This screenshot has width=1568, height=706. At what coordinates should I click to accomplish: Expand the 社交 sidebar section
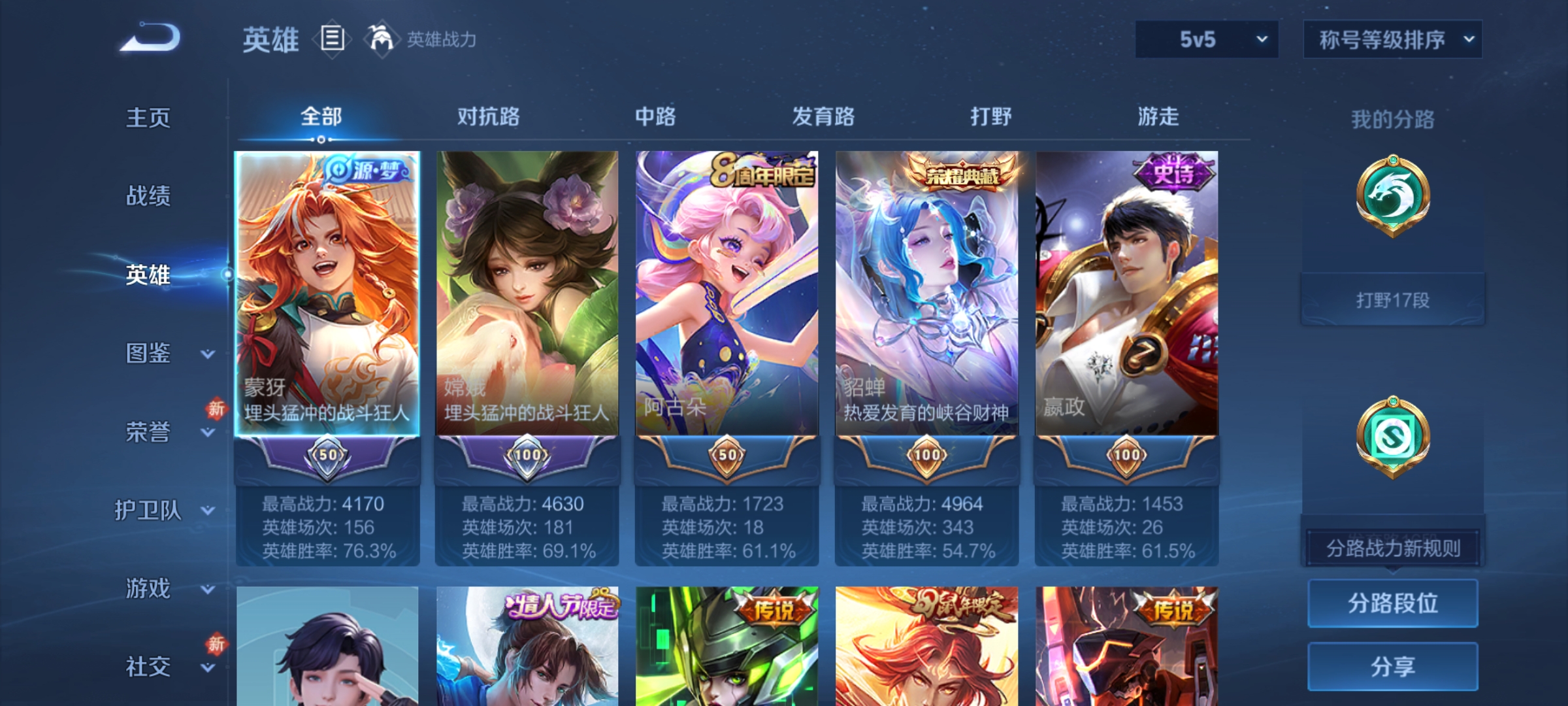[147, 667]
